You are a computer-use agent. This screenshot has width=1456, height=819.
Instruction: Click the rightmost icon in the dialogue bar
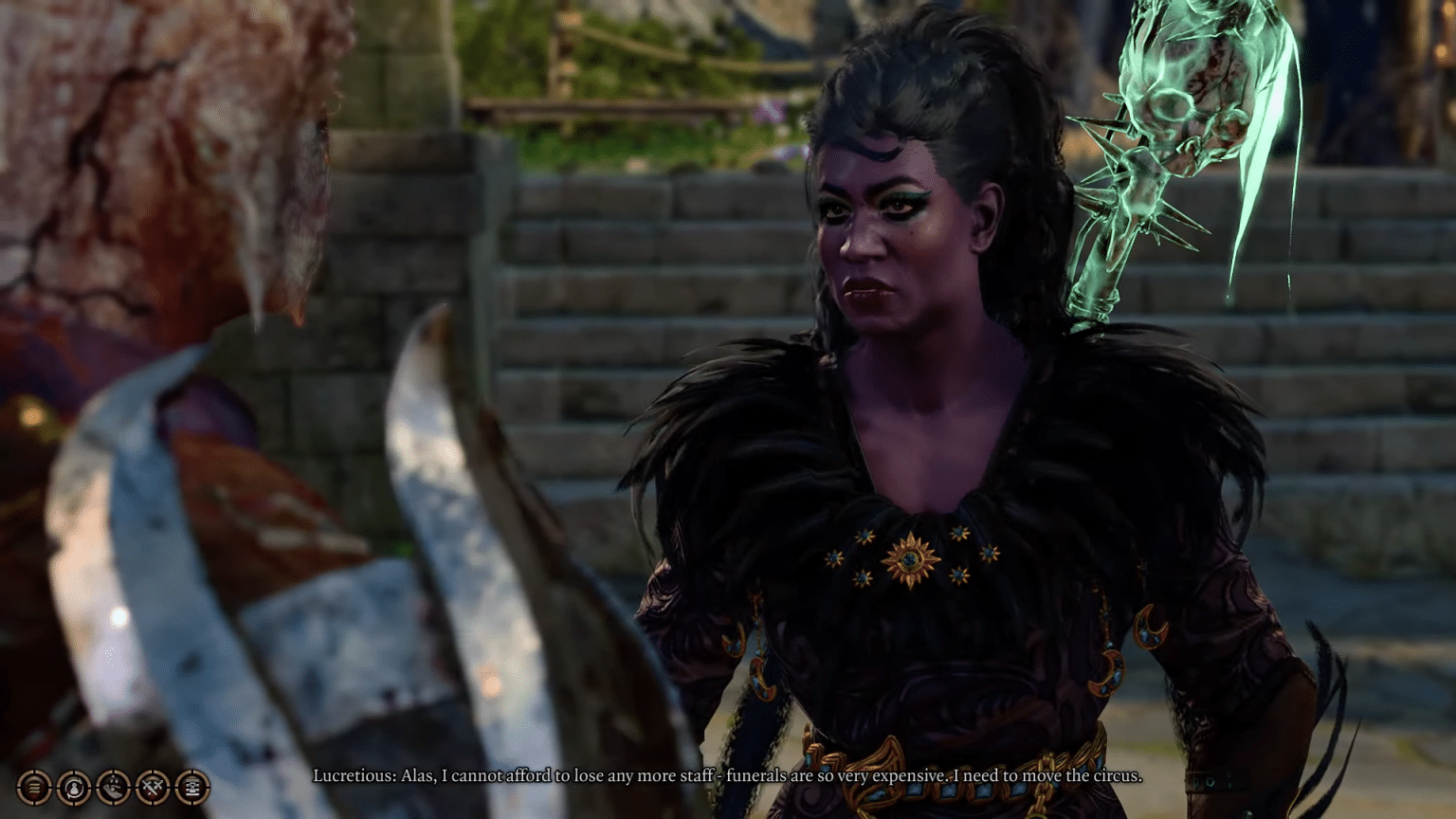click(192, 787)
